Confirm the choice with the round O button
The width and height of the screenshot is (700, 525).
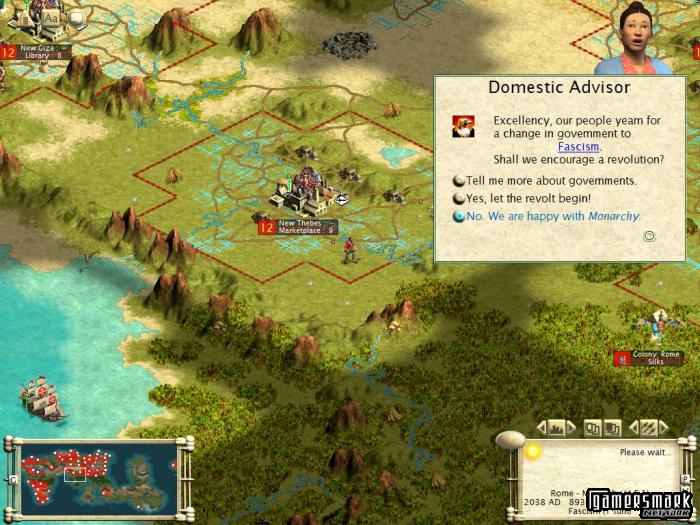[649, 237]
